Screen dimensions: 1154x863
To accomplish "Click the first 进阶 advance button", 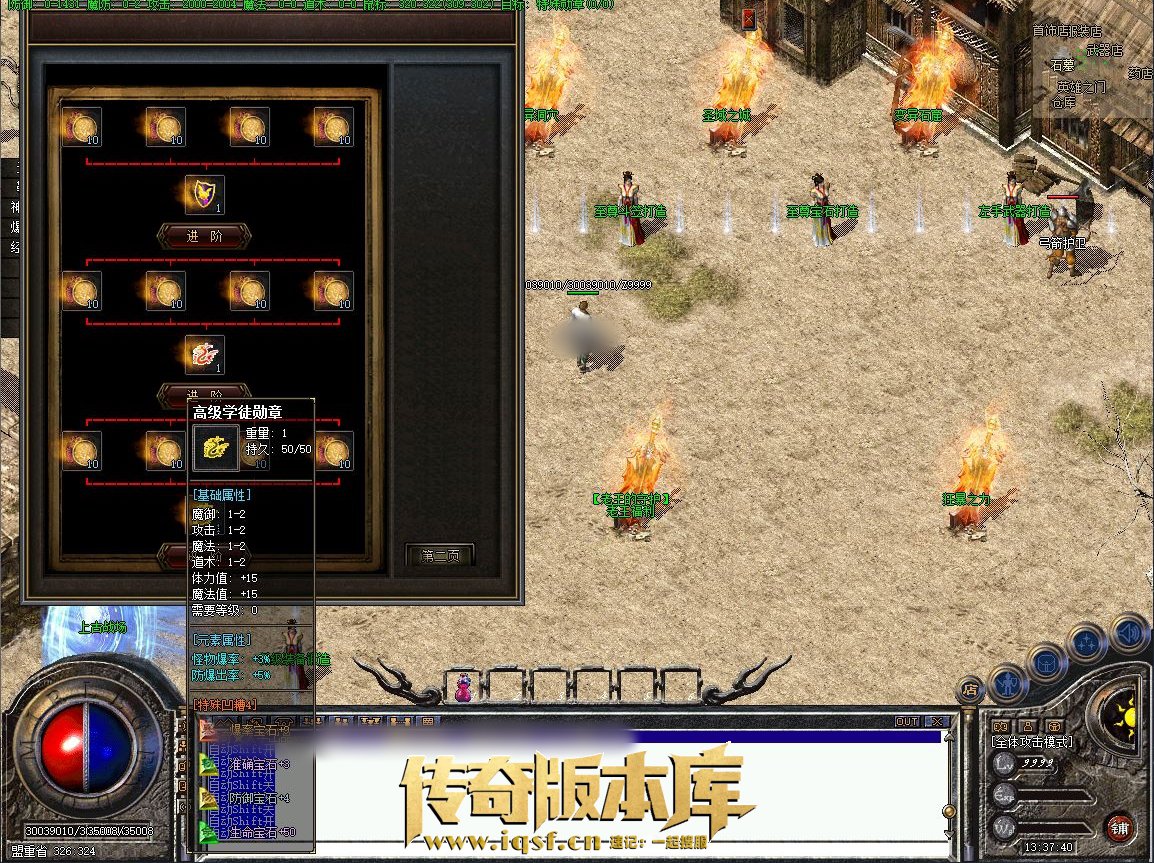I will [204, 236].
